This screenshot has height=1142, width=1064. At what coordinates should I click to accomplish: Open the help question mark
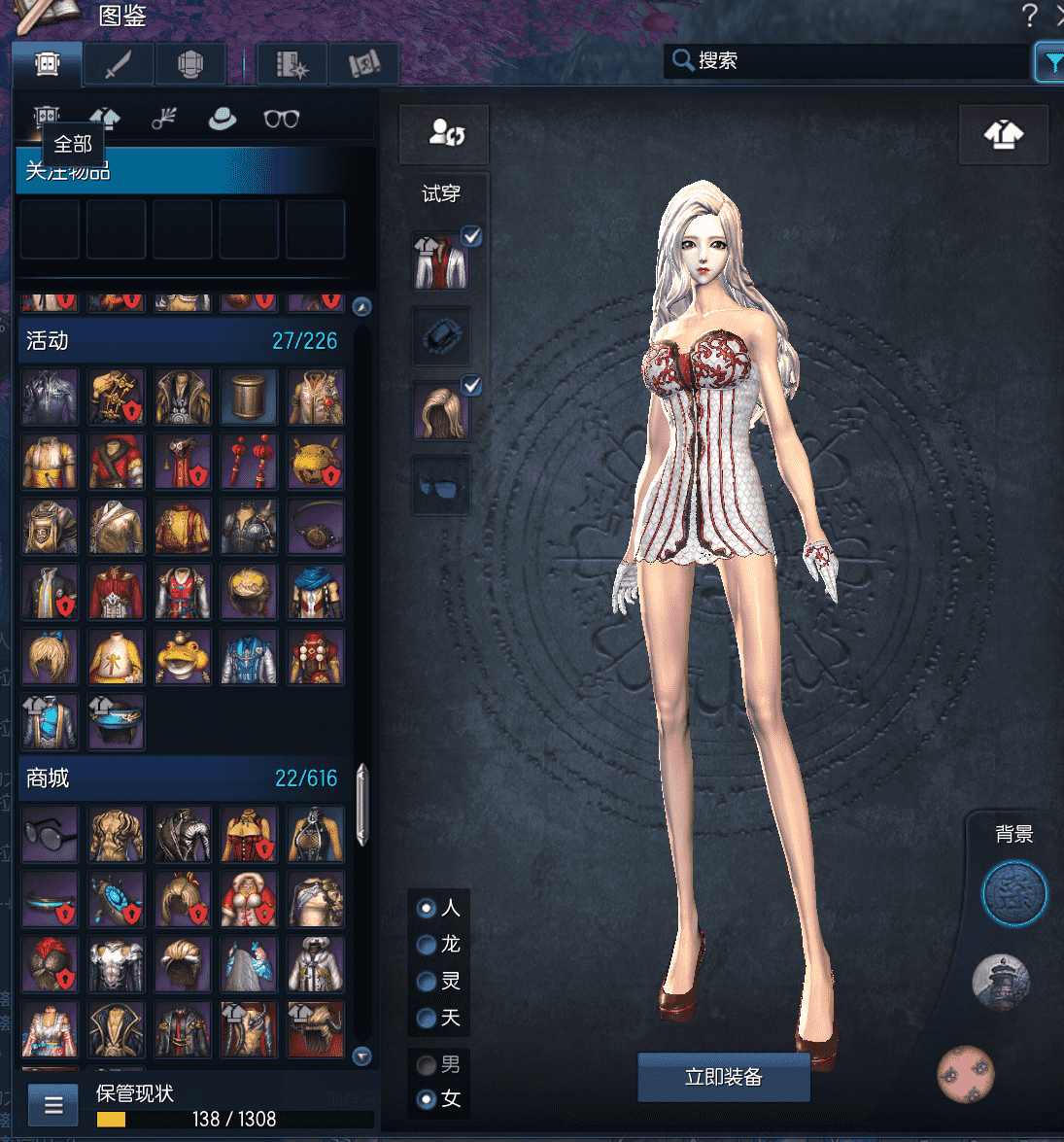pyautogui.click(x=1029, y=16)
